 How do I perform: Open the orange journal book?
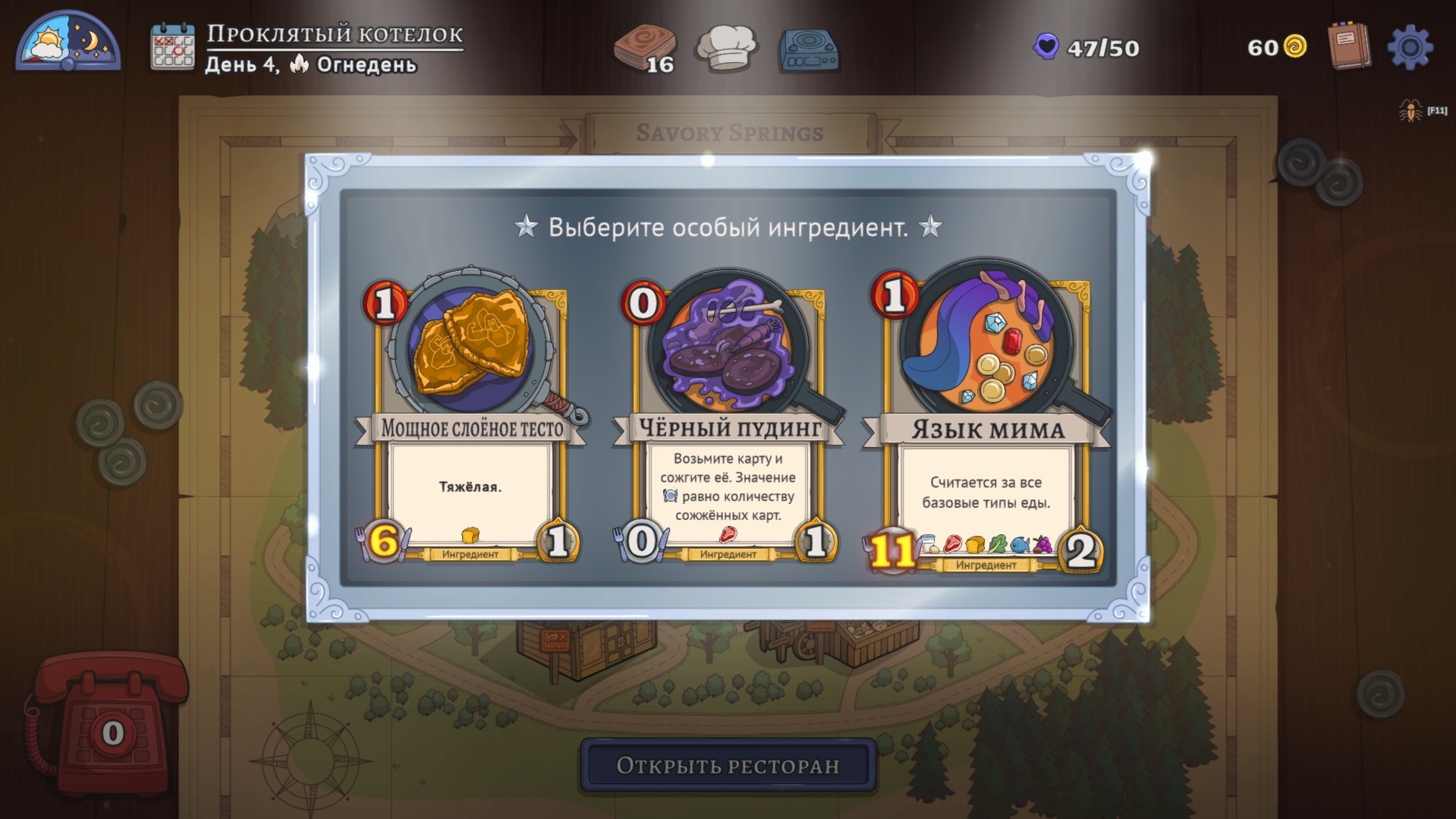click(1350, 46)
